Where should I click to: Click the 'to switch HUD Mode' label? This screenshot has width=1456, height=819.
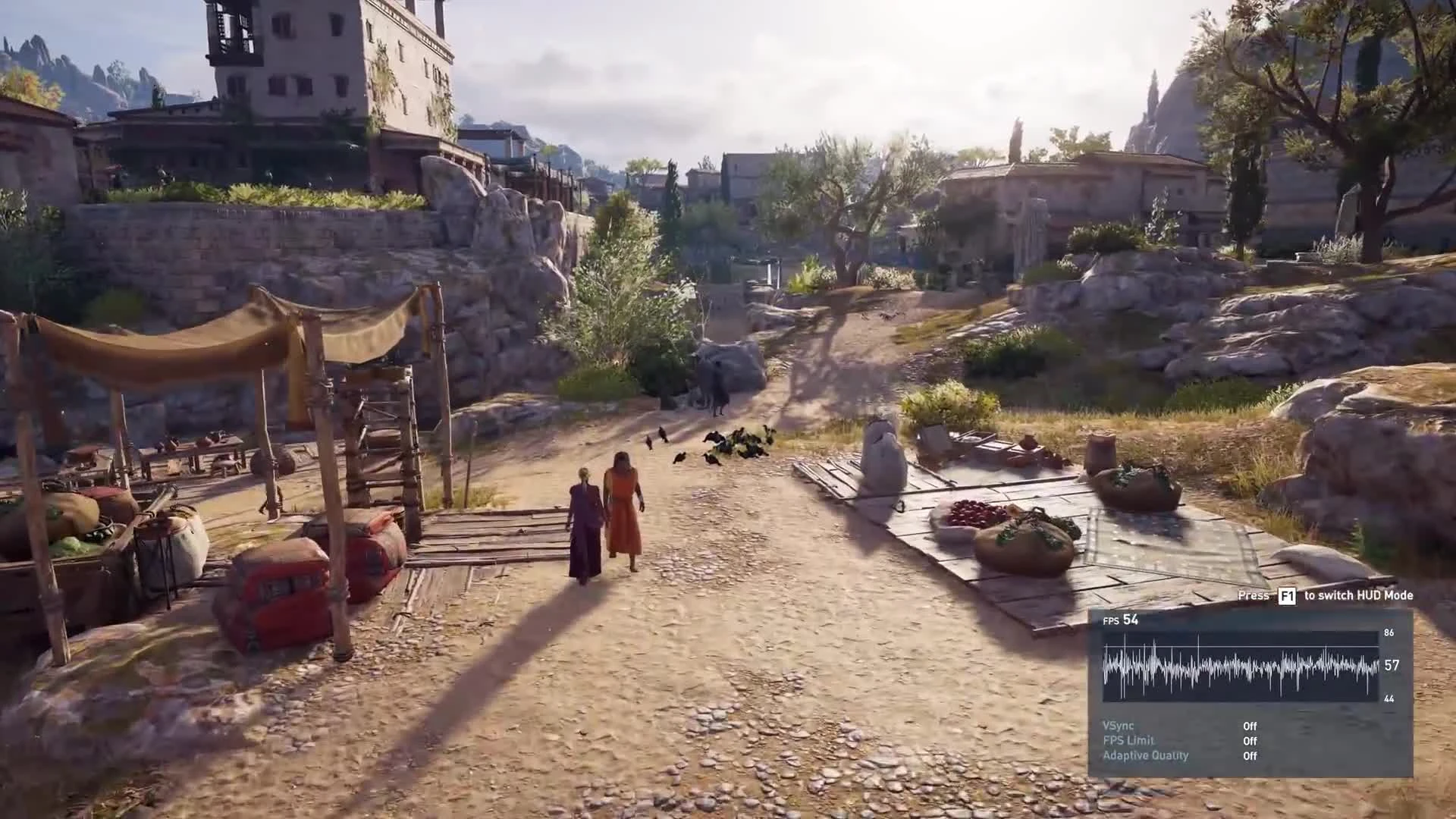1357,596
